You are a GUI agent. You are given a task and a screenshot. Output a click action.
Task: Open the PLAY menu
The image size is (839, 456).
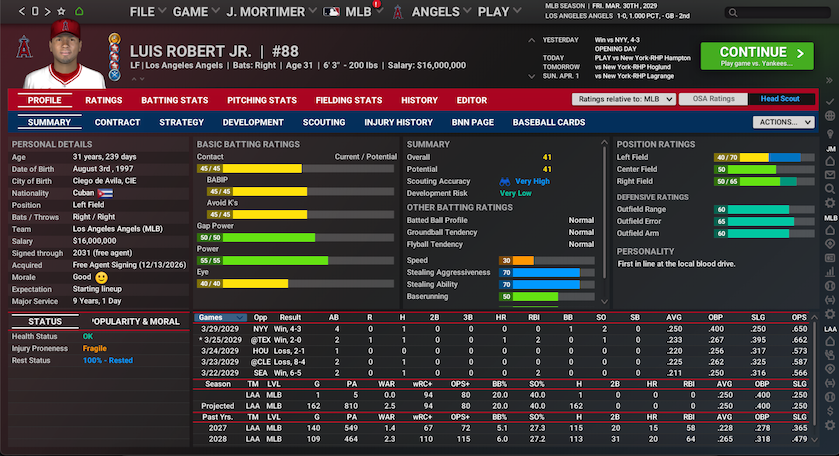498,12
